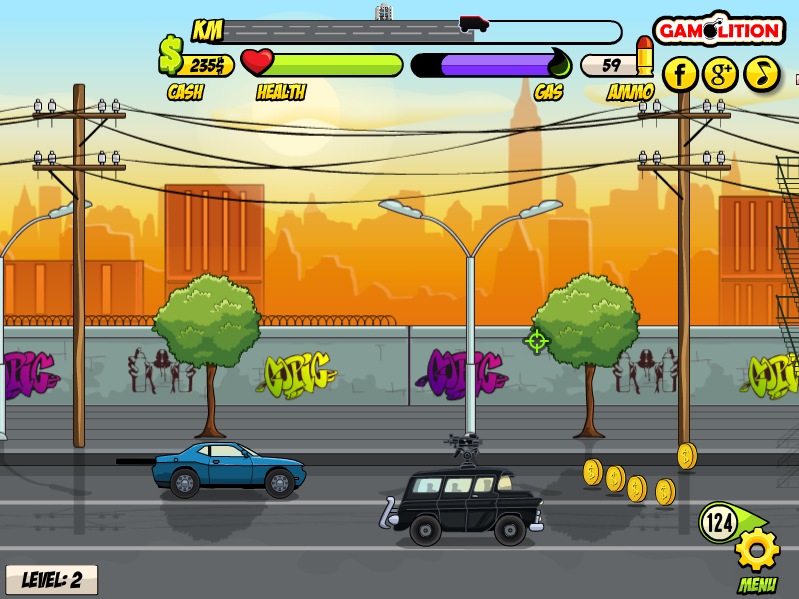Image resolution: width=799 pixels, height=599 pixels.
Task: Visit the Gamolition logo link
Action: click(718, 30)
